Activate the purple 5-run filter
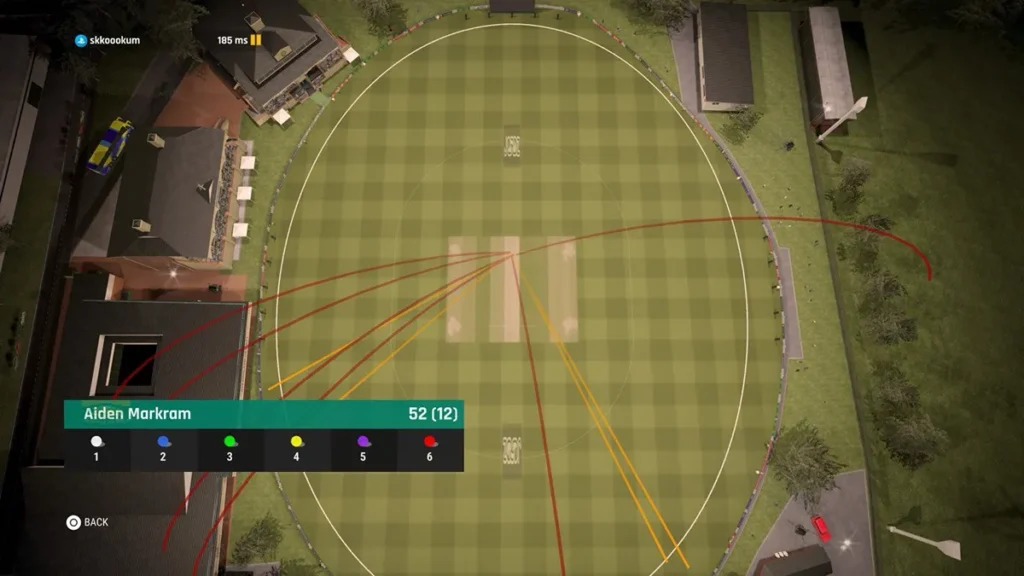This screenshot has width=1024, height=576. point(363,448)
